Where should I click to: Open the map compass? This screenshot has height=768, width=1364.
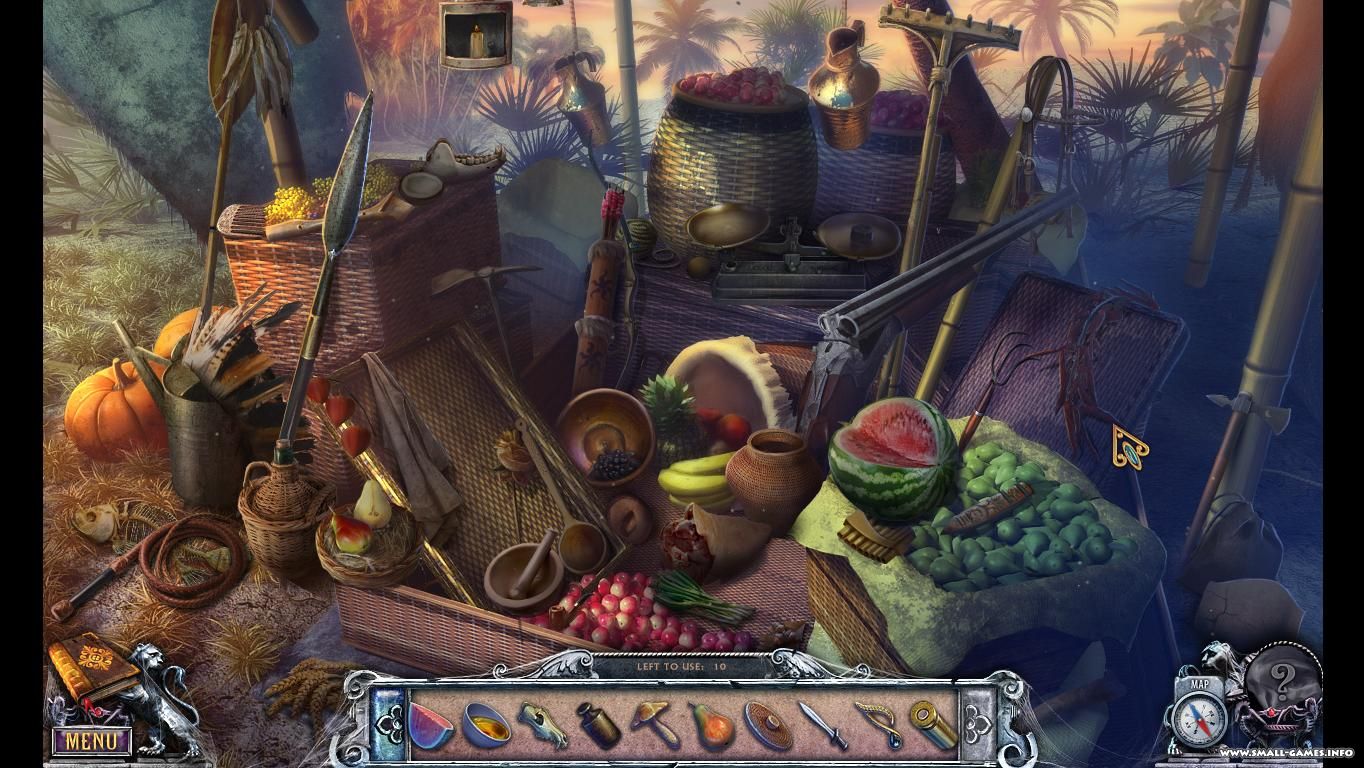[x=1199, y=719]
